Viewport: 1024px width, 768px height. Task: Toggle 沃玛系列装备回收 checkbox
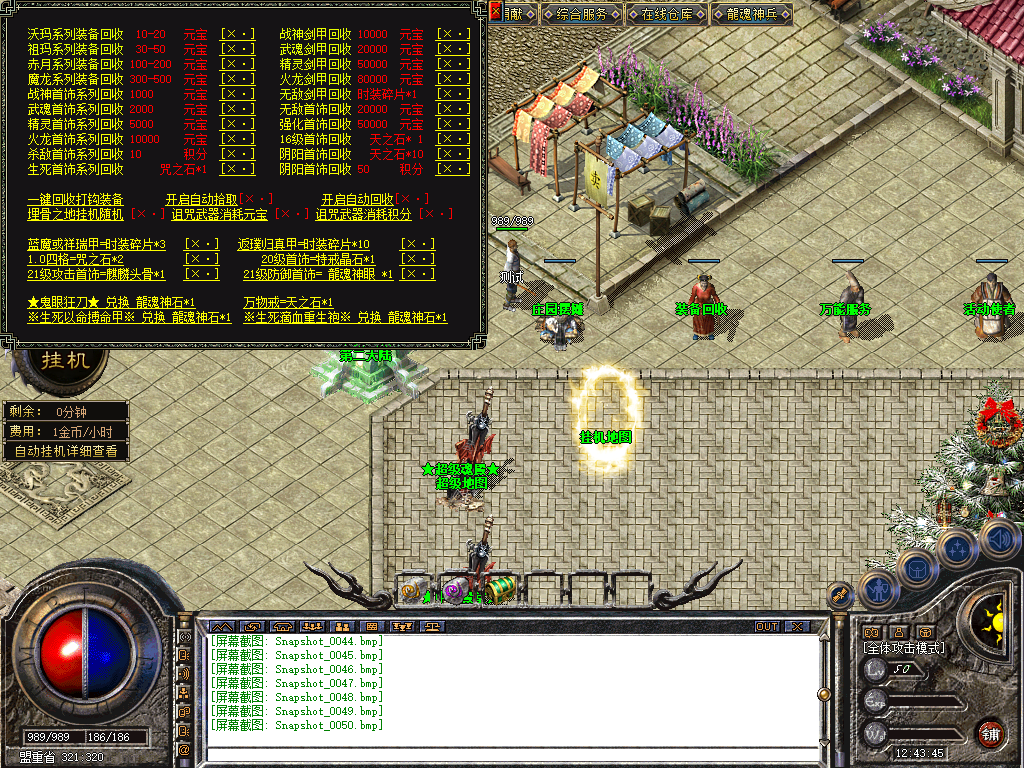coord(238,34)
